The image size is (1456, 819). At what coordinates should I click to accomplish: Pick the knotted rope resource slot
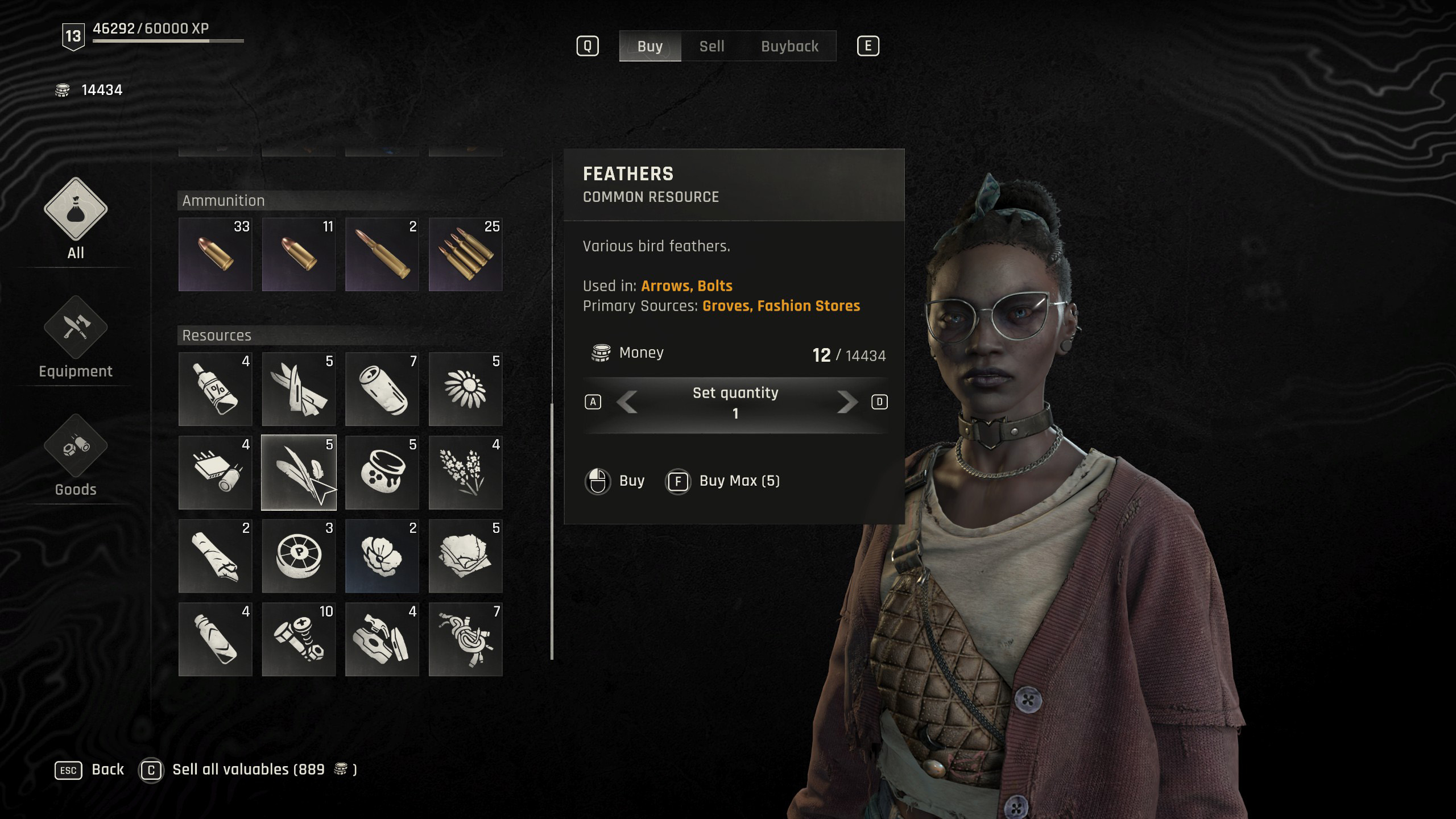pos(465,639)
